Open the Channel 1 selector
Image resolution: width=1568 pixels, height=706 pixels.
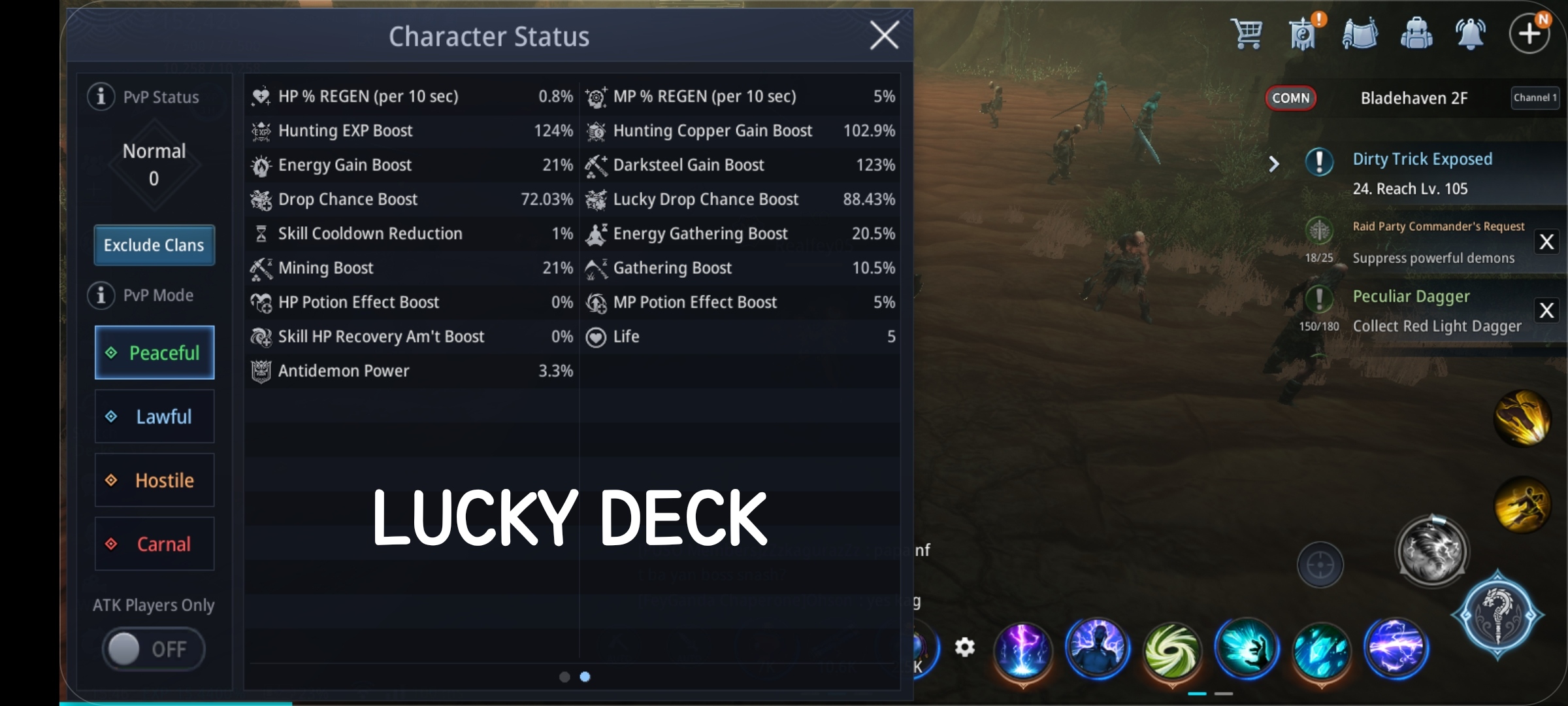(1535, 97)
